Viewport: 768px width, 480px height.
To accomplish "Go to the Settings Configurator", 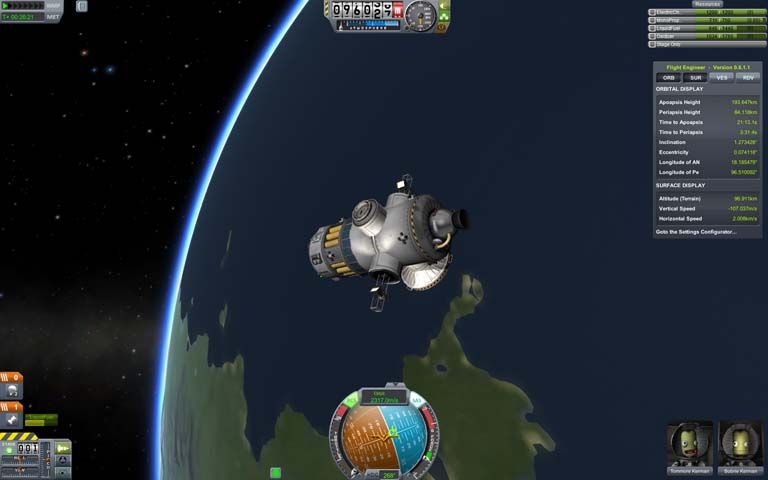I will (695, 231).
